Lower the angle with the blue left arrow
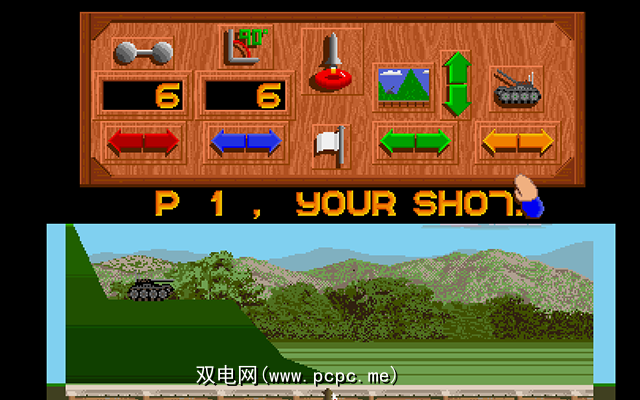The width and height of the screenshot is (640, 400). pos(227,142)
